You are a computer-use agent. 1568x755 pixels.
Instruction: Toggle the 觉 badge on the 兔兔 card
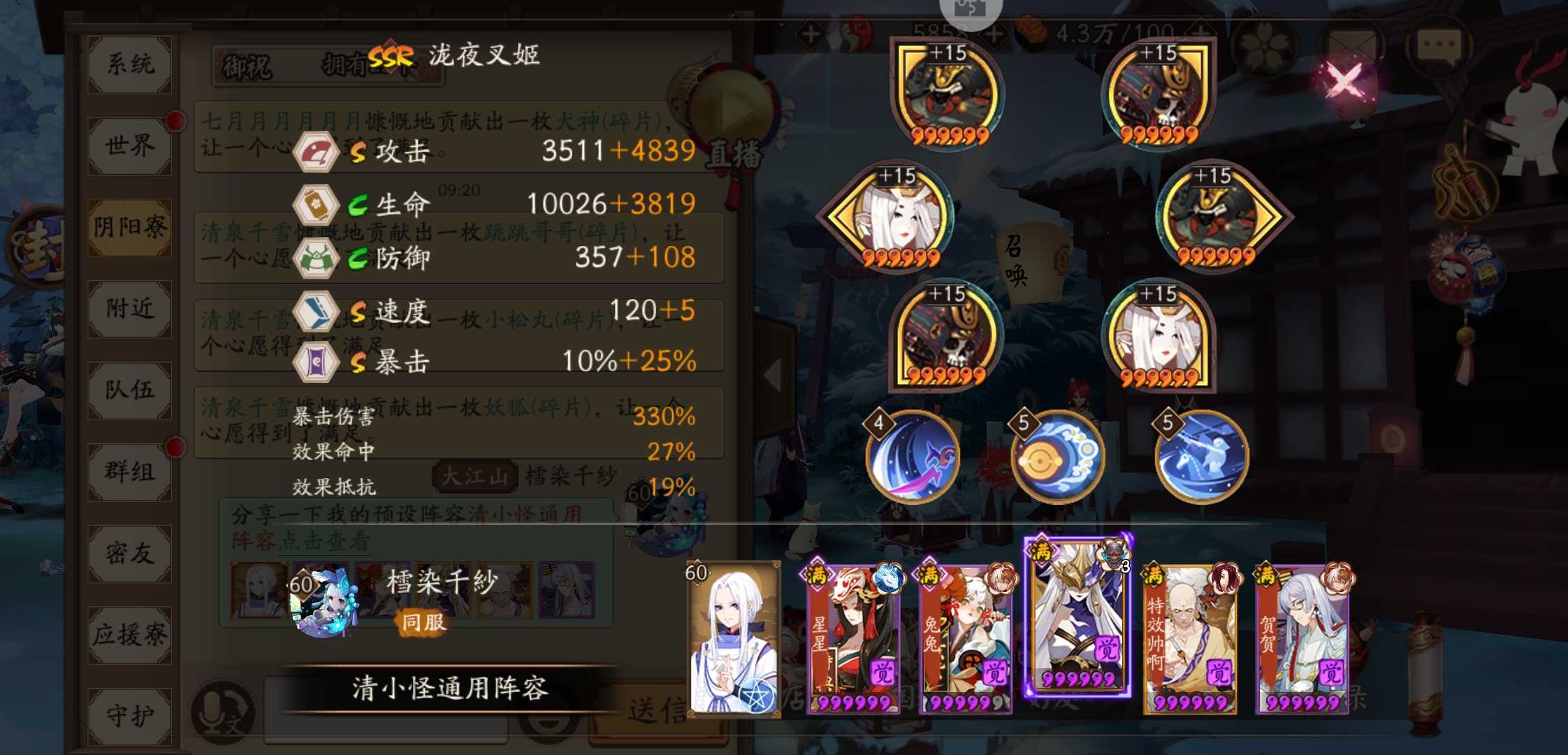(995, 673)
